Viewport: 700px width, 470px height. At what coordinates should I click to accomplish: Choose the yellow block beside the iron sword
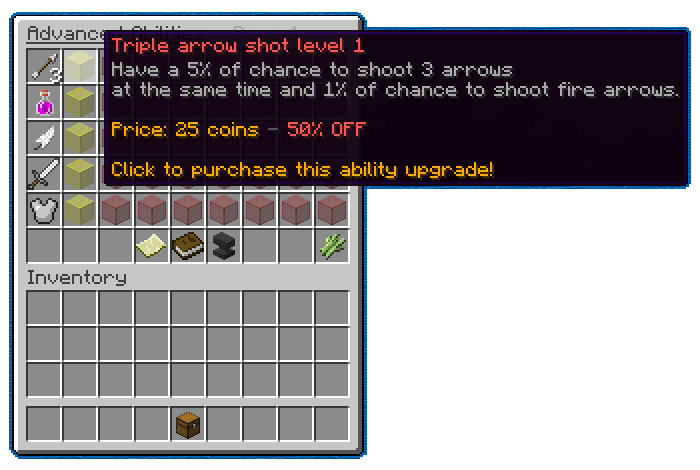click(80, 174)
